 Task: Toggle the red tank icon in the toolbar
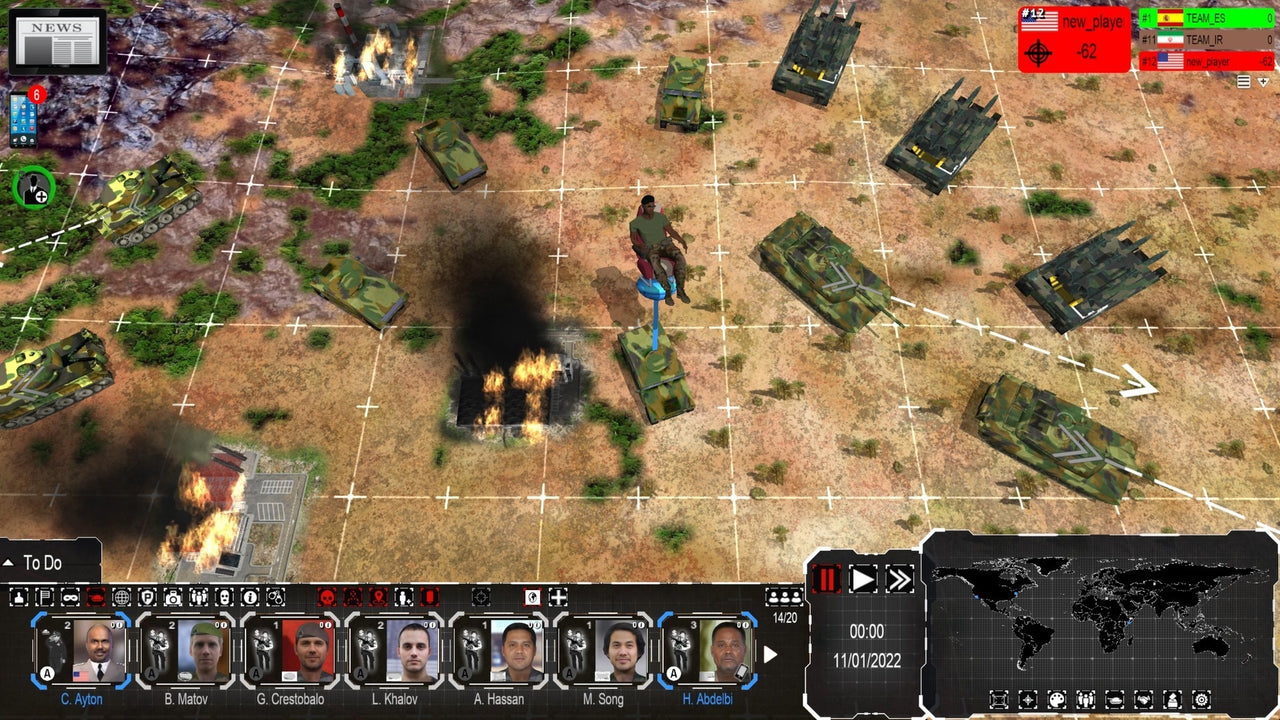pos(94,598)
